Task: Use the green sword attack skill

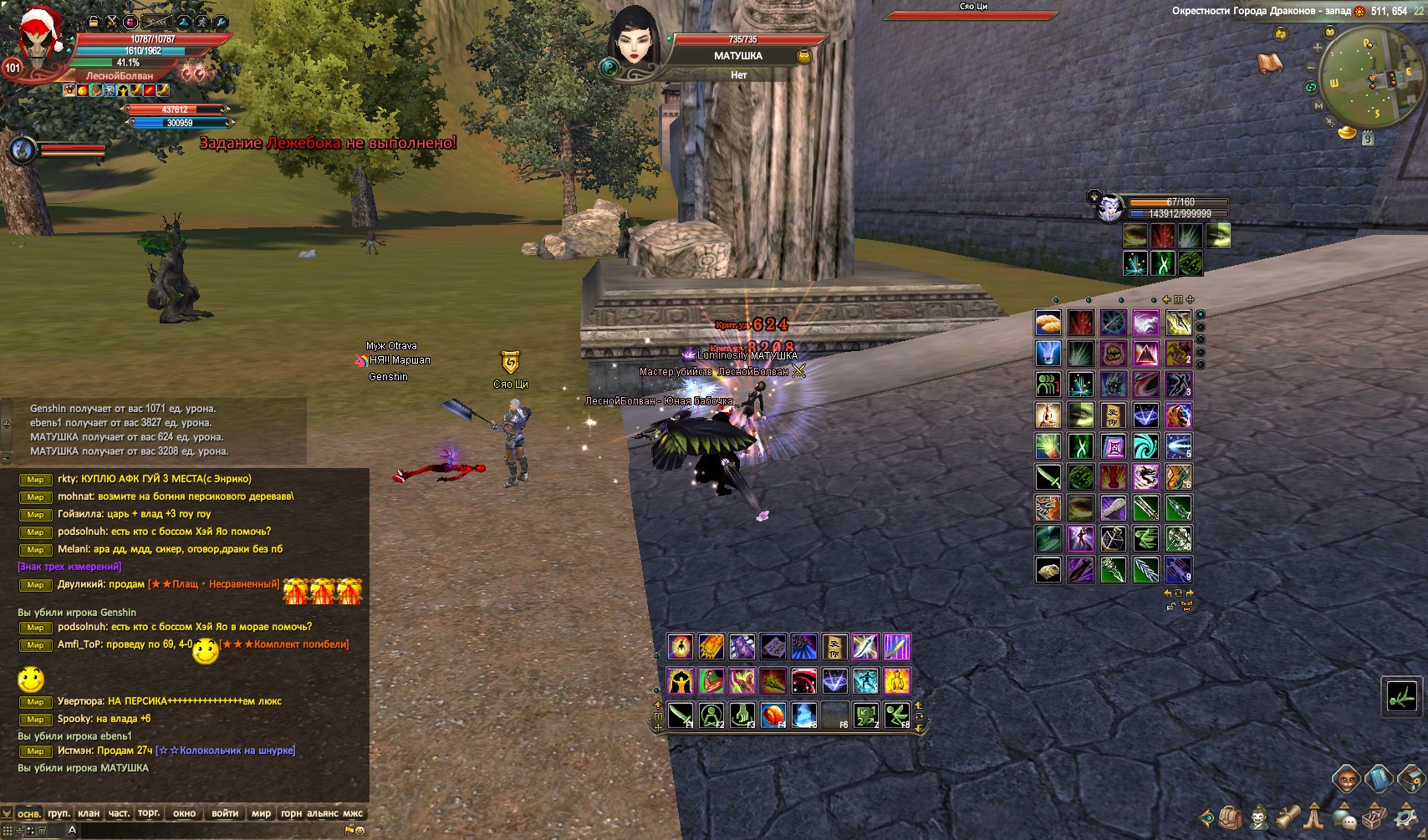Action: pos(681,715)
